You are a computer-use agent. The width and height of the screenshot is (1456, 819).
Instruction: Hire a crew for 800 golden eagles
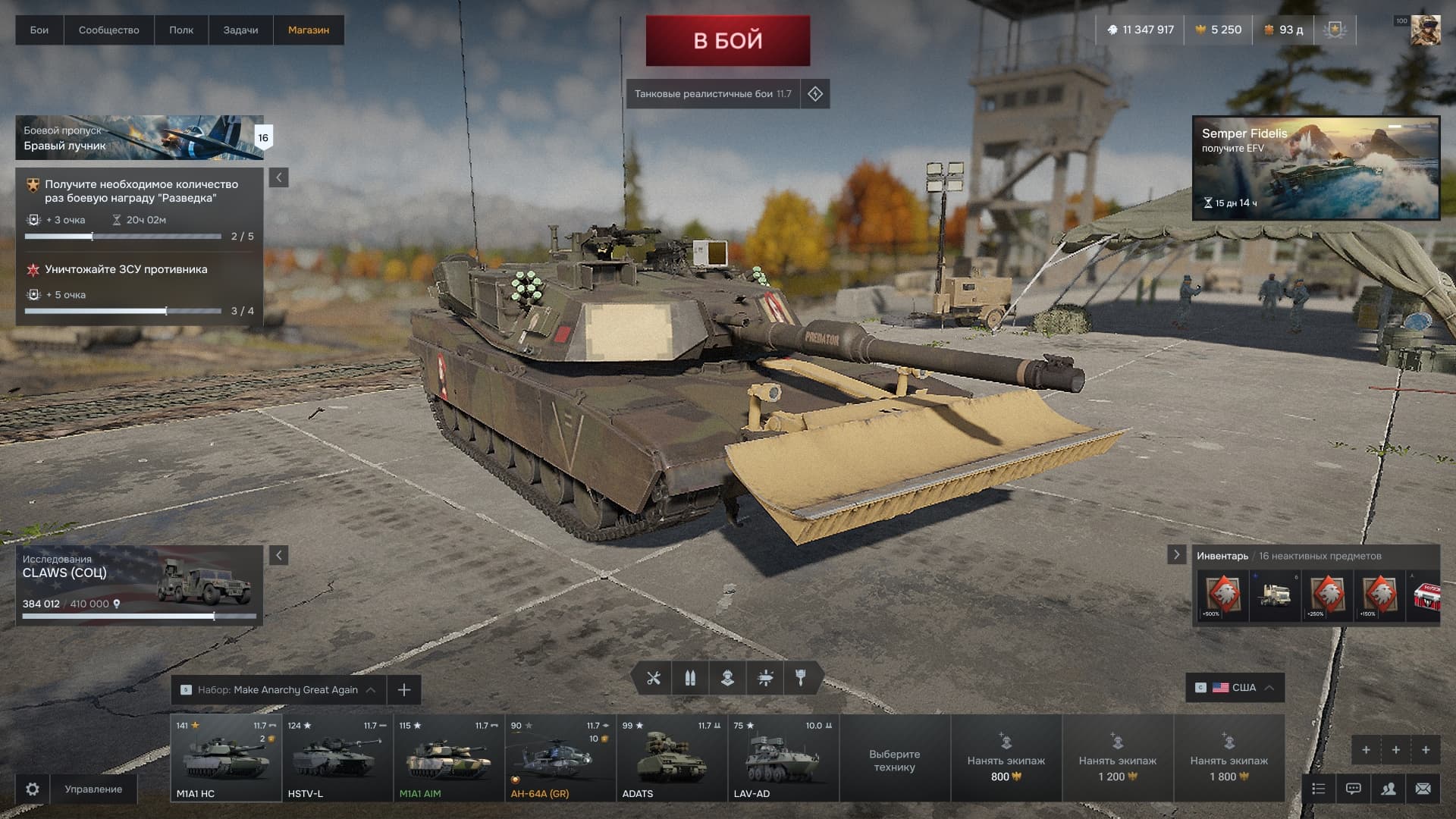pos(1006,758)
